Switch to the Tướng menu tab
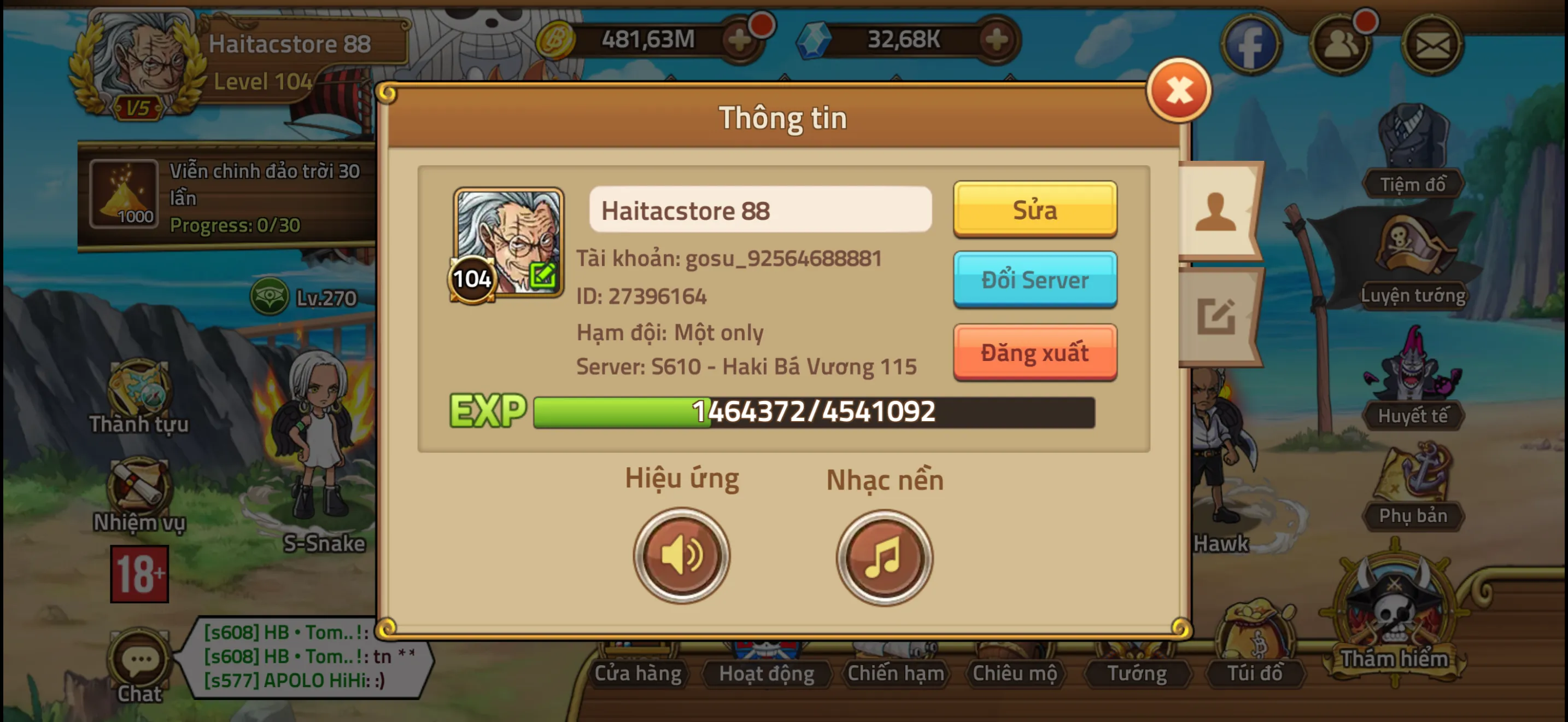Viewport: 1568px width, 722px height. (1137, 673)
